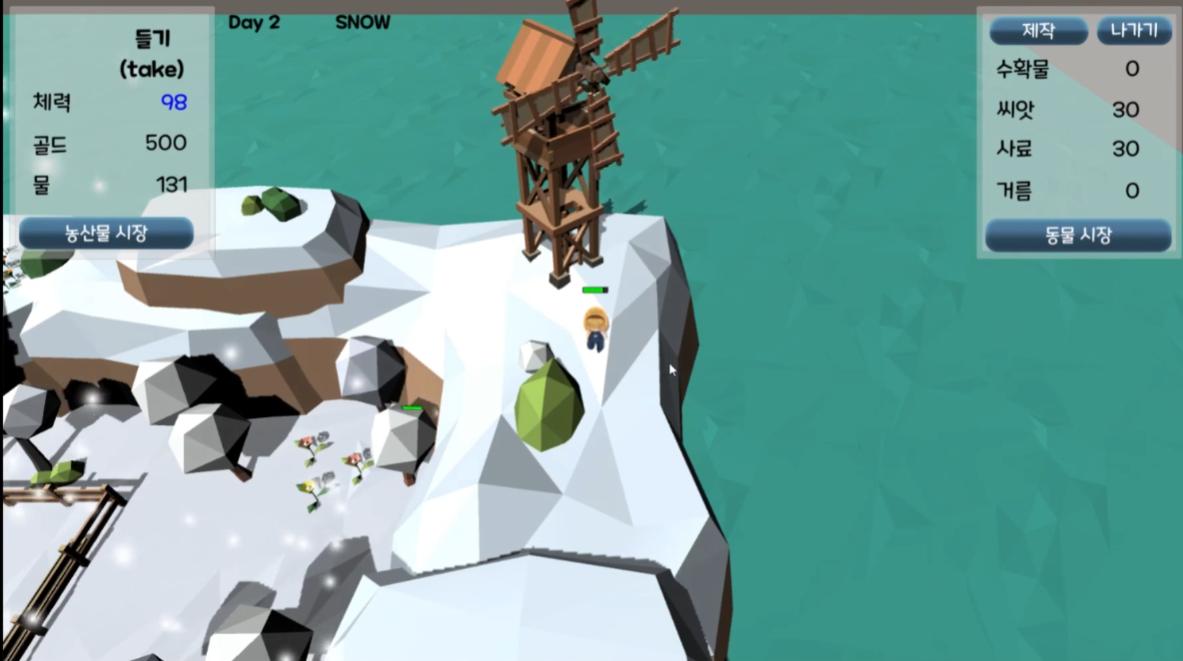Open the 제작 crafting menu

(x=1038, y=31)
